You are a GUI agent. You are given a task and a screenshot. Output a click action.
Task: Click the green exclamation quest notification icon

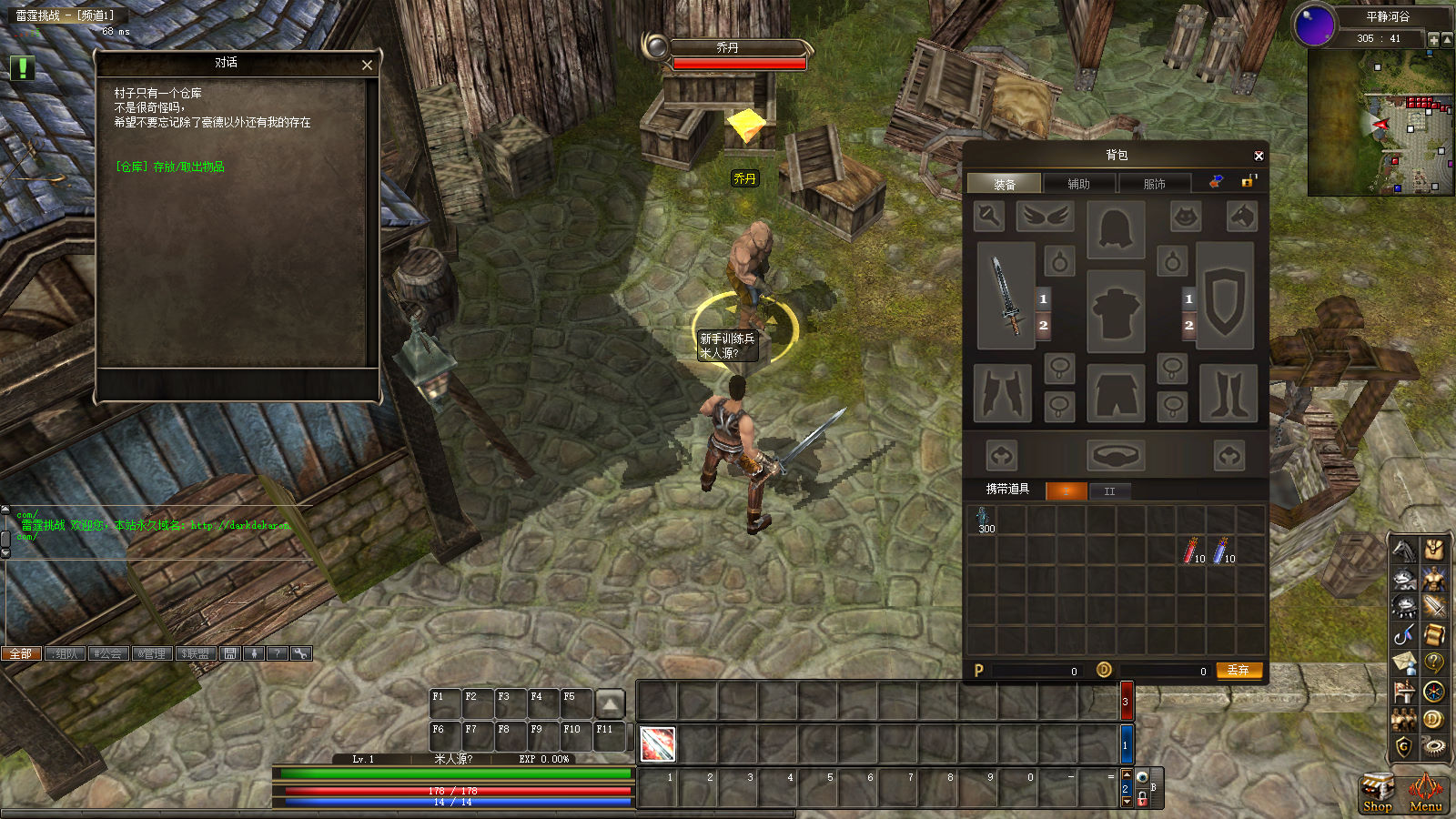click(22, 67)
